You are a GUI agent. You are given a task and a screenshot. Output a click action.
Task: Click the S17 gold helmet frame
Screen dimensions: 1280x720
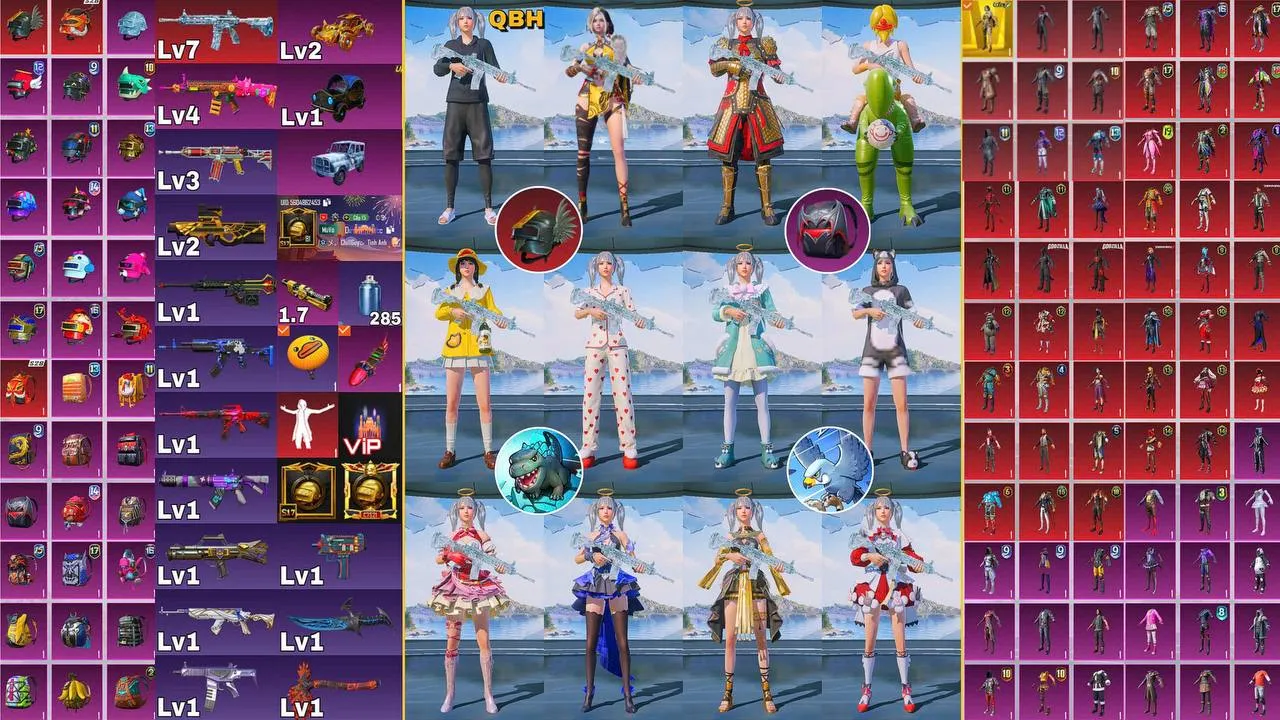[307, 490]
